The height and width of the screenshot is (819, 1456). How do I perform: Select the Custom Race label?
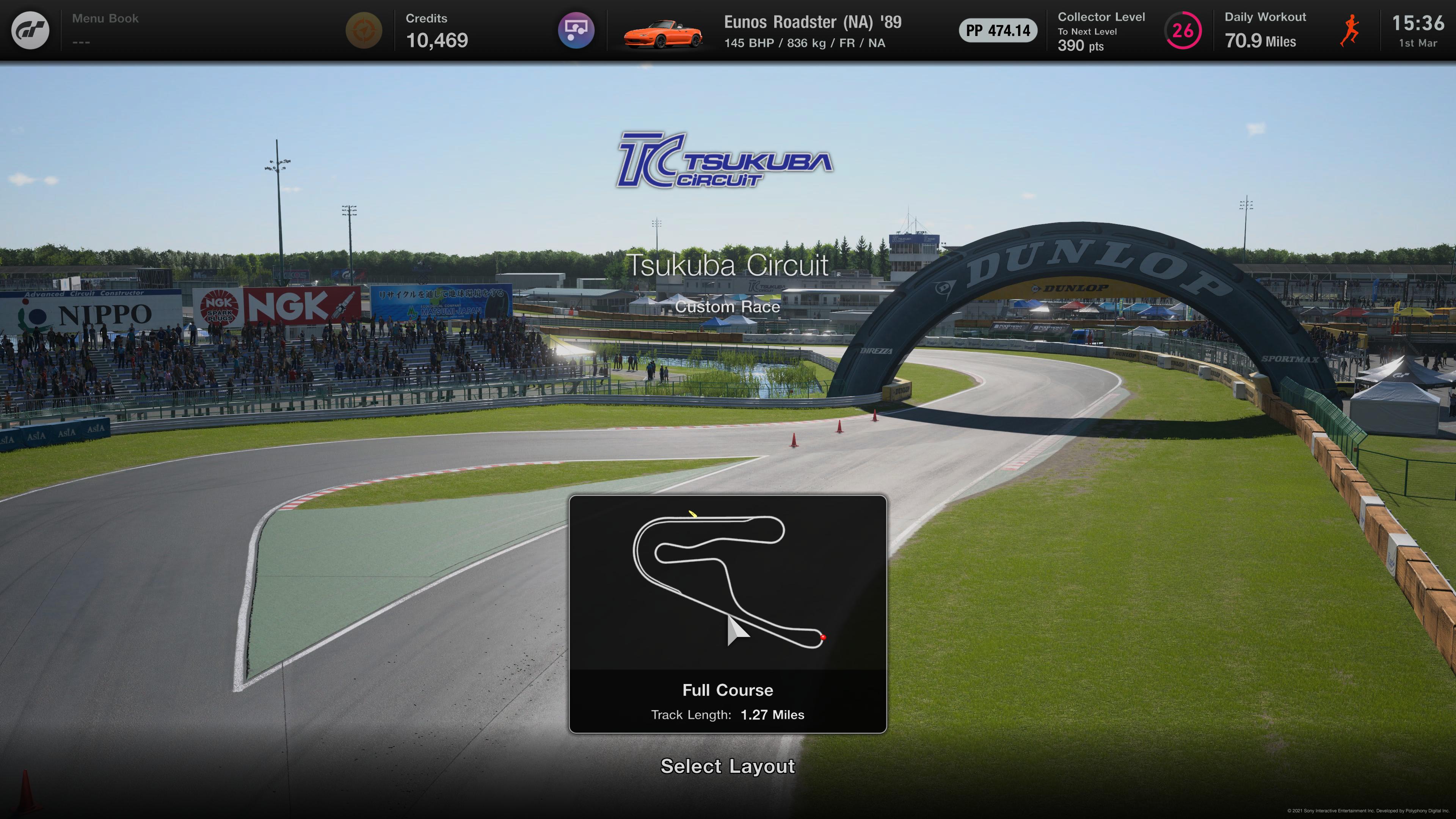(x=728, y=307)
